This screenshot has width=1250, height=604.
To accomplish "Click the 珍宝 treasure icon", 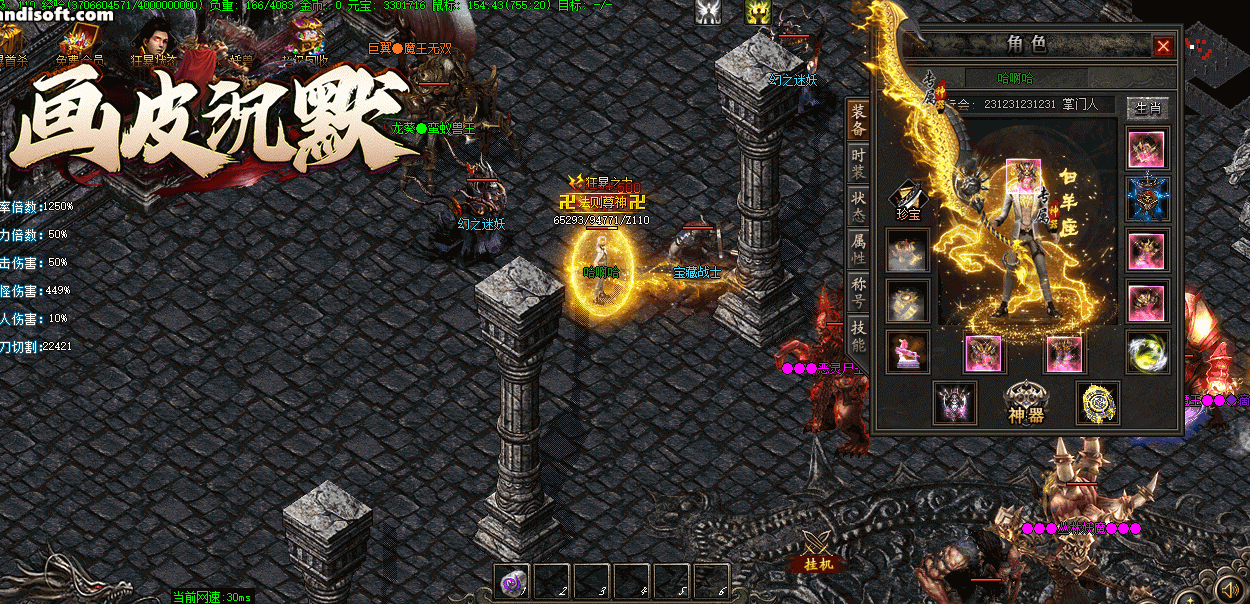I will [x=908, y=197].
